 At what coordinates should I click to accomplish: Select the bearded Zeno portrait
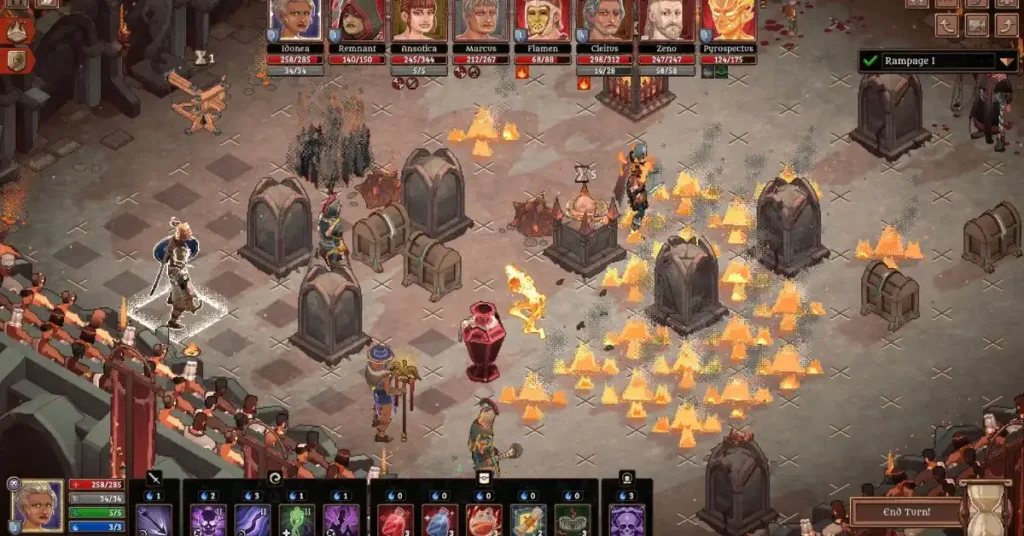pyautogui.click(x=667, y=20)
